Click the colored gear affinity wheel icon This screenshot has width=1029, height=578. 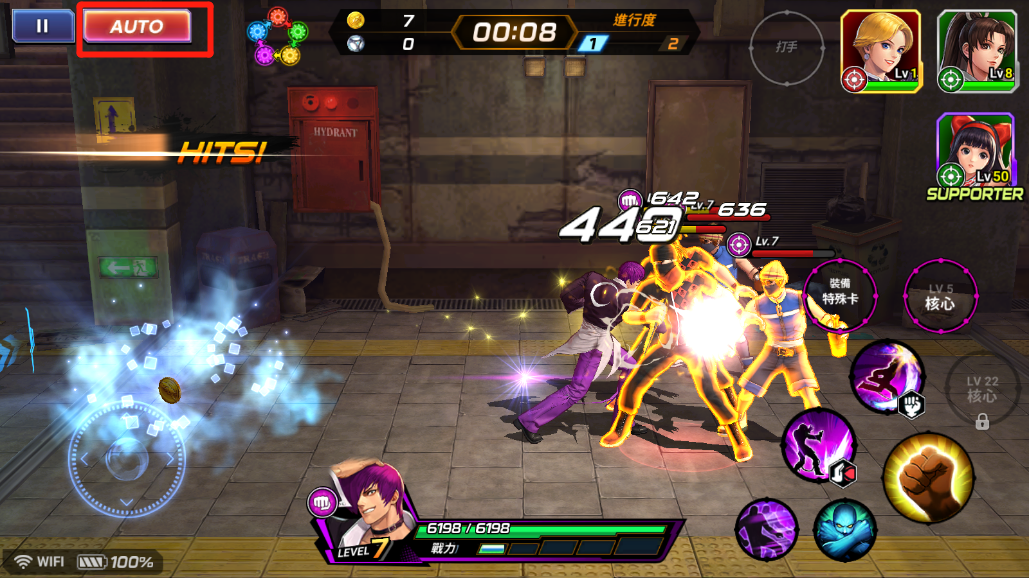pyautogui.click(x=276, y=37)
